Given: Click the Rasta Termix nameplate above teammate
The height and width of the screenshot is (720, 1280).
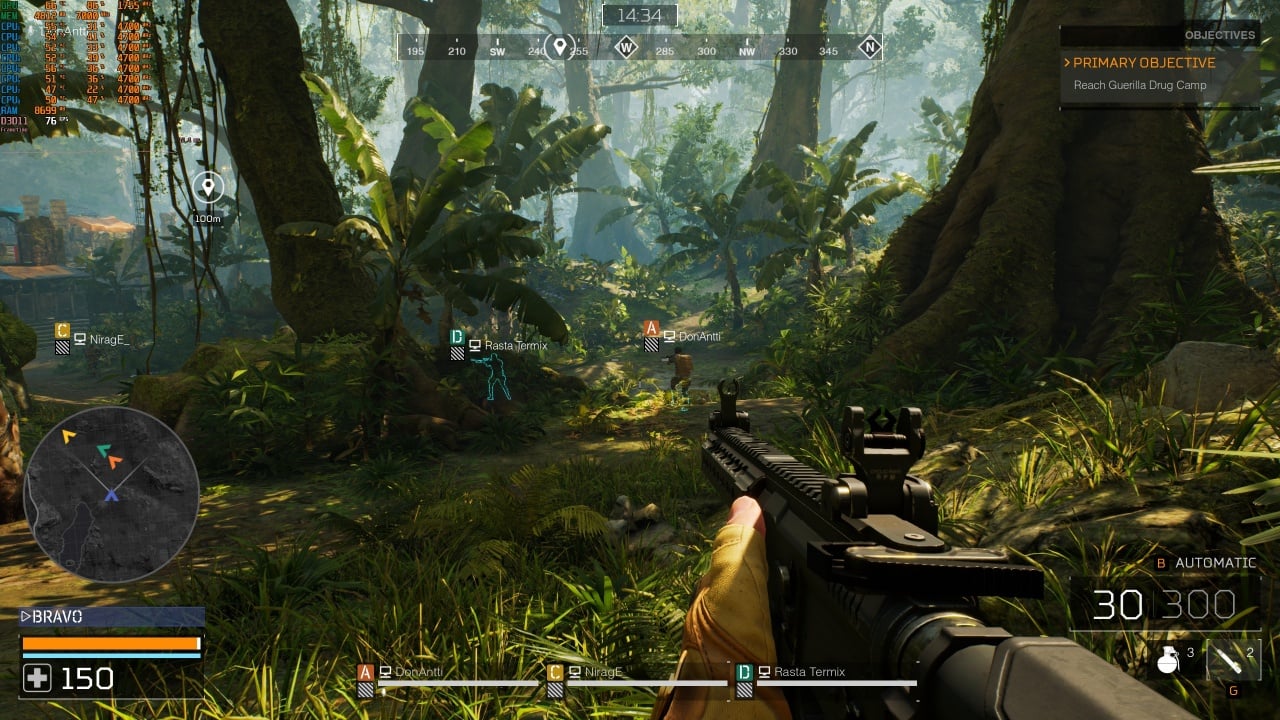Looking at the screenshot, I should [514, 345].
